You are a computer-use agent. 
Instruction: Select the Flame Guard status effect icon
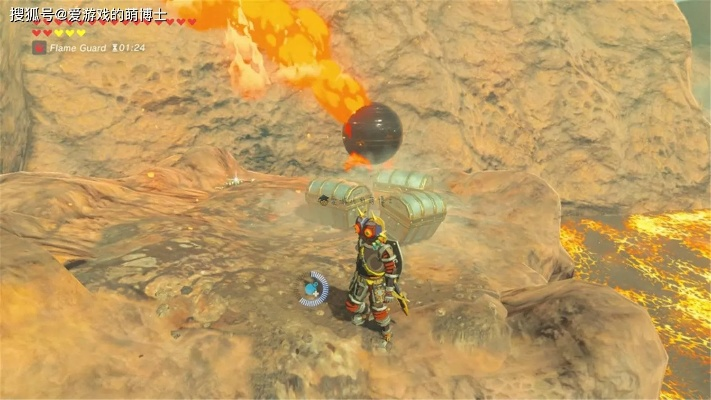[39, 47]
